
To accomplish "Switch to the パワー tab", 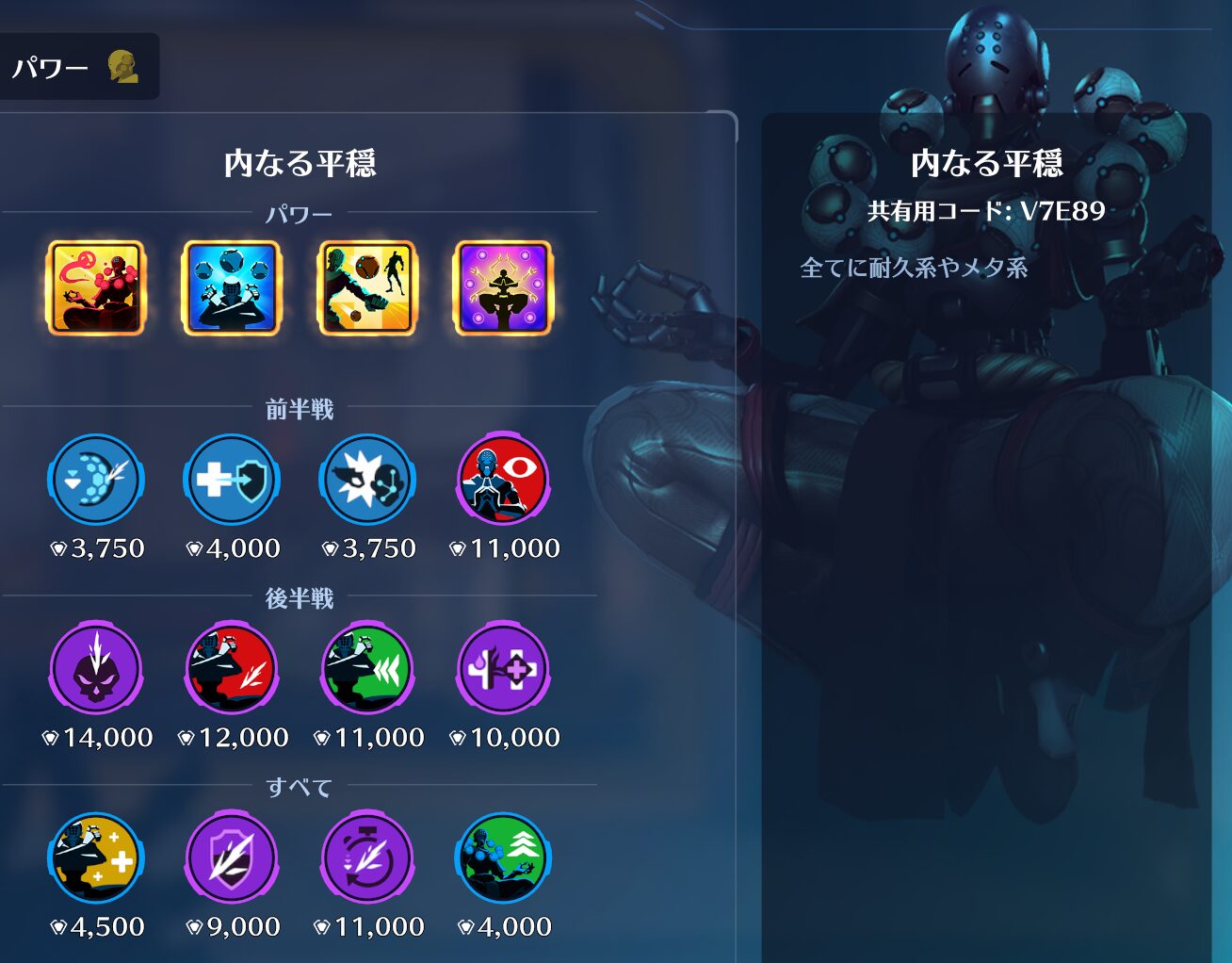I will (x=73, y=67).
